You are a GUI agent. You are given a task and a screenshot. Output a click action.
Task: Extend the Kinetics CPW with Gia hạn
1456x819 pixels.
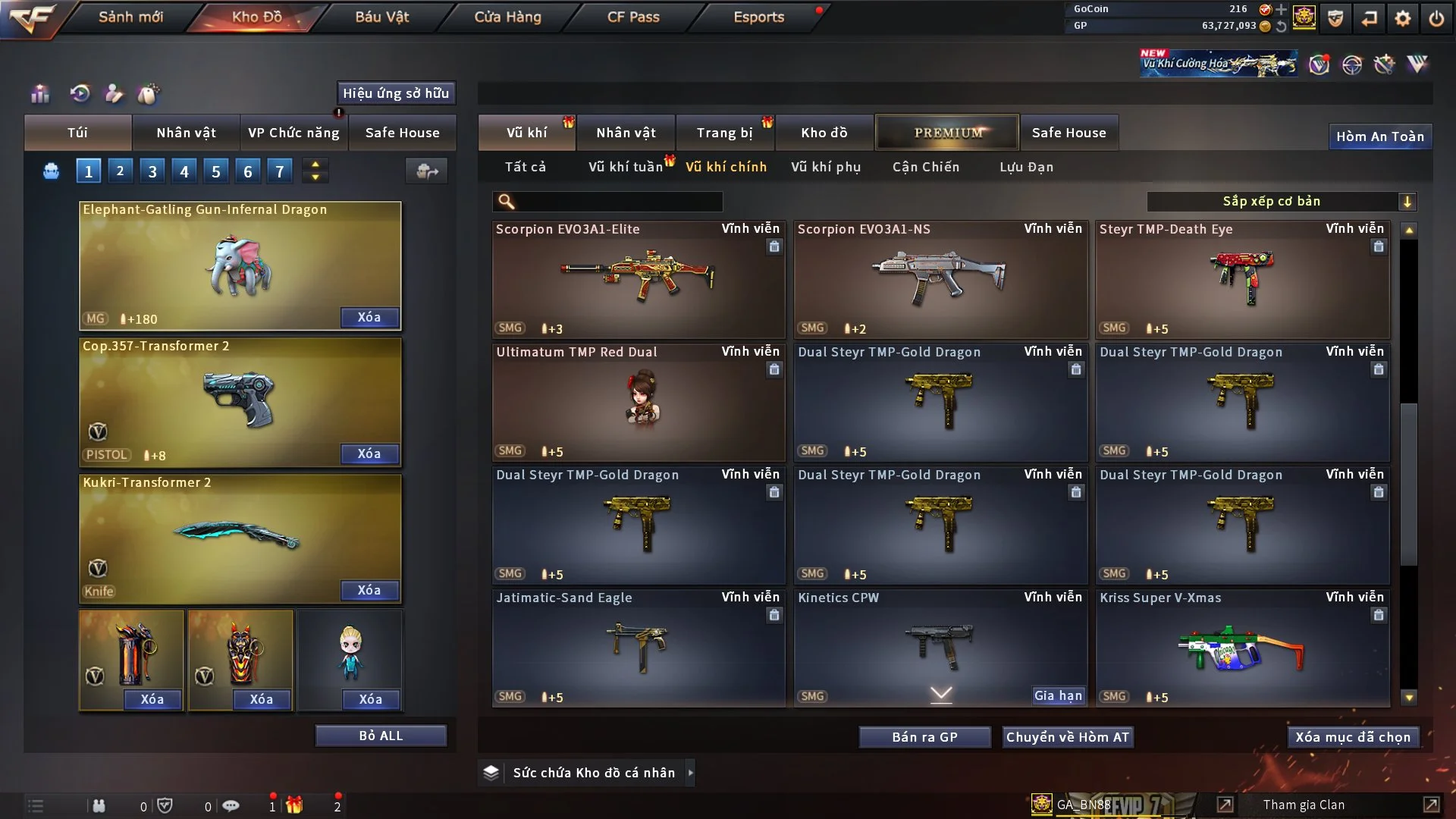[x=1058, y=695]
